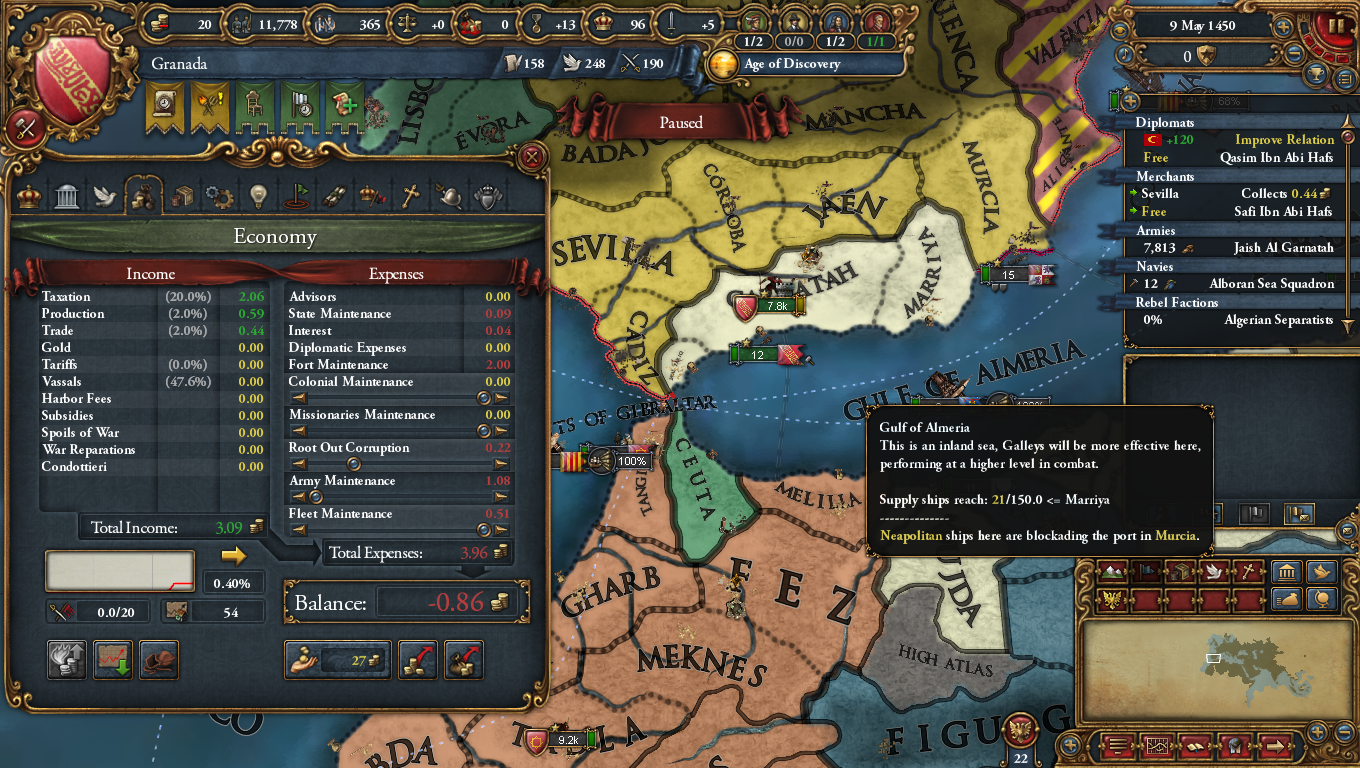Screen dimensions: 1360x768
Task: Open the money bag economy shortcut panel
Action: (x=1289, y=599)
